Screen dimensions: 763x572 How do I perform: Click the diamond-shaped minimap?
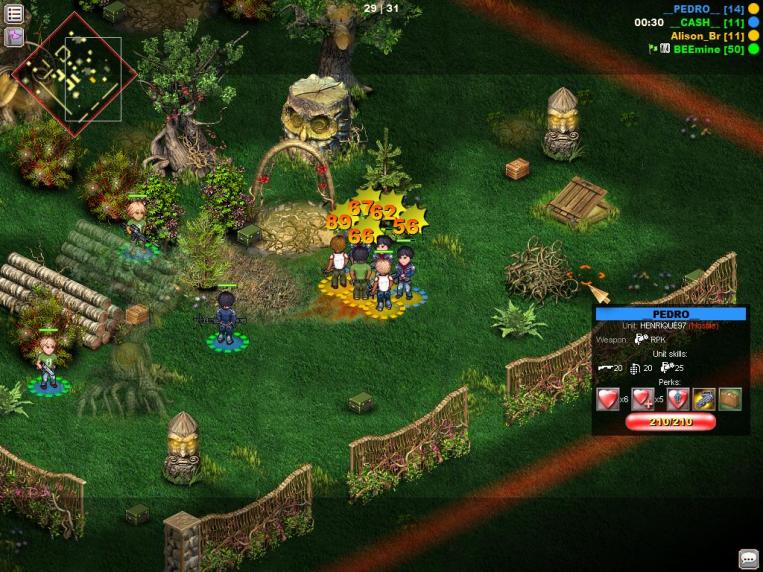pos(67,75)
